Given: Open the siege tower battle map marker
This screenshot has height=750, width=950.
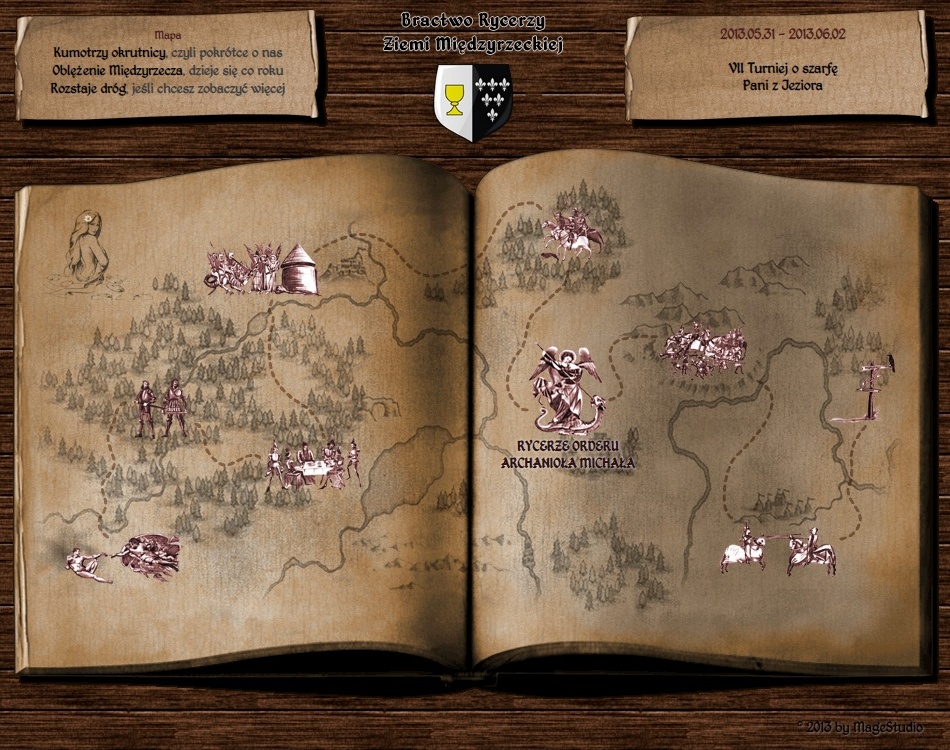Looking at the screenshot, I should click(x=262, y=268).
